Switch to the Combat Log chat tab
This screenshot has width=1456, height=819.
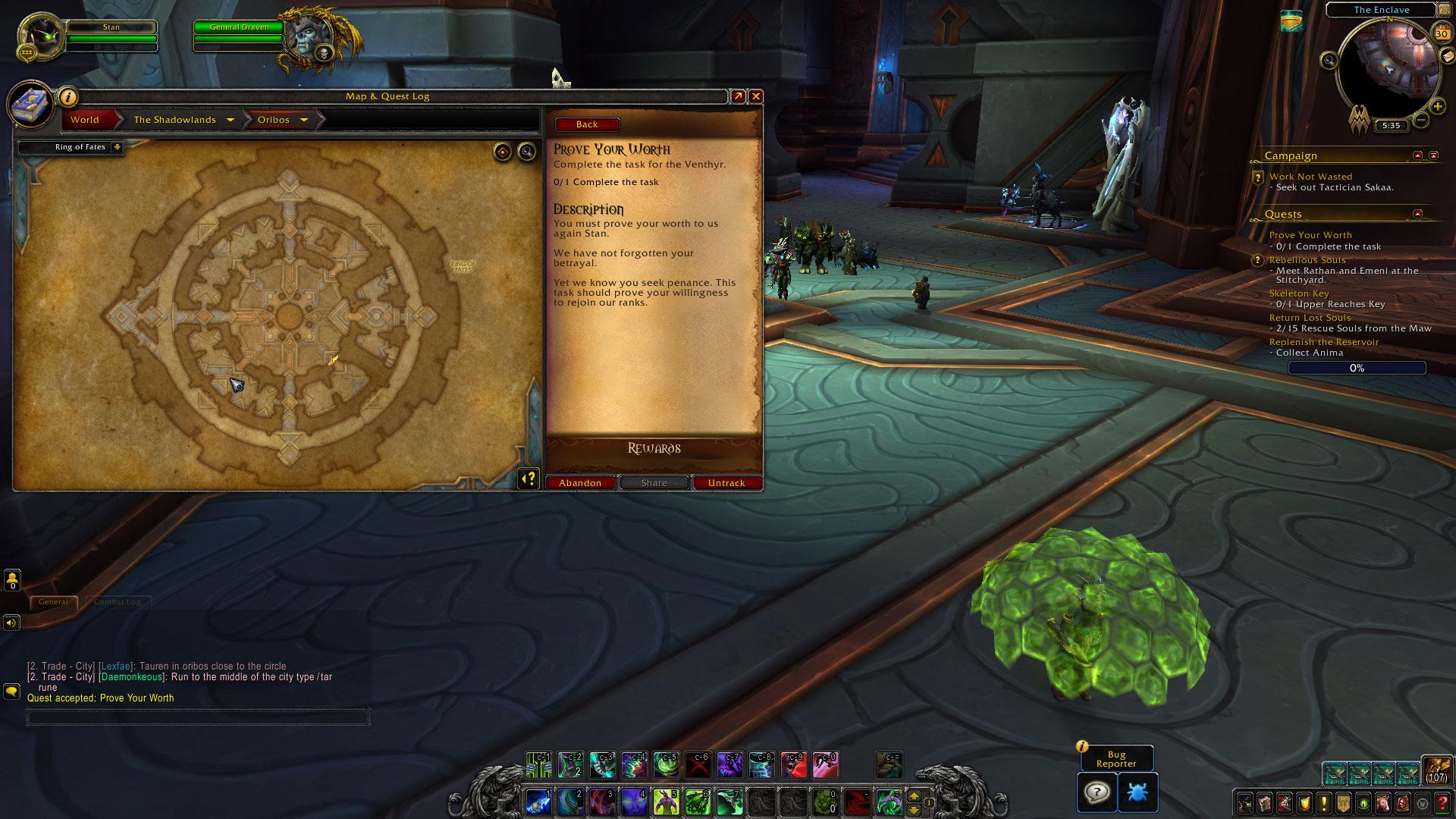[x=118, y=602]
